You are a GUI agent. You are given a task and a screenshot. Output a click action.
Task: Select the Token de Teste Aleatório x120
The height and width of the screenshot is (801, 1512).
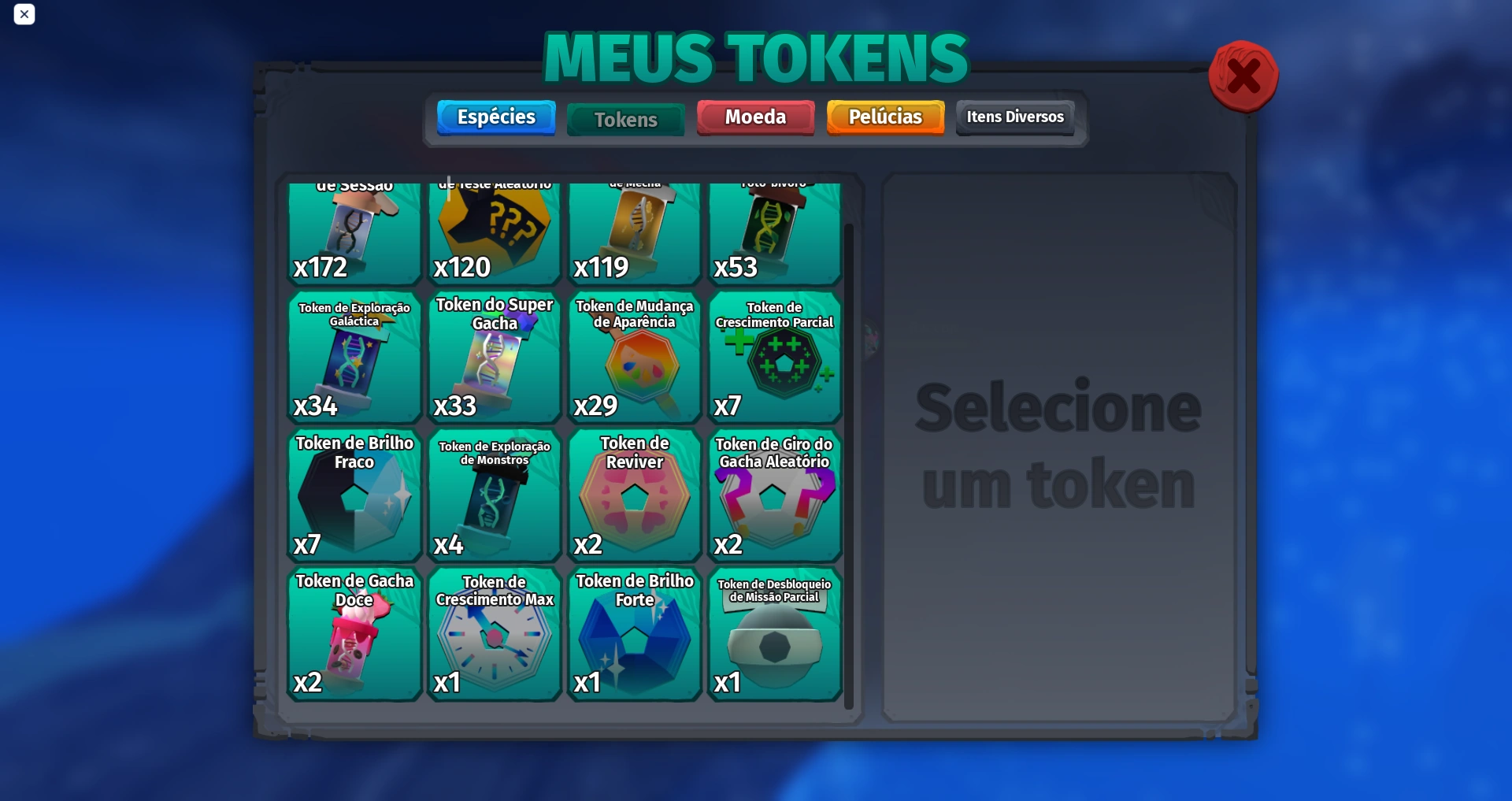coord(494,232)
